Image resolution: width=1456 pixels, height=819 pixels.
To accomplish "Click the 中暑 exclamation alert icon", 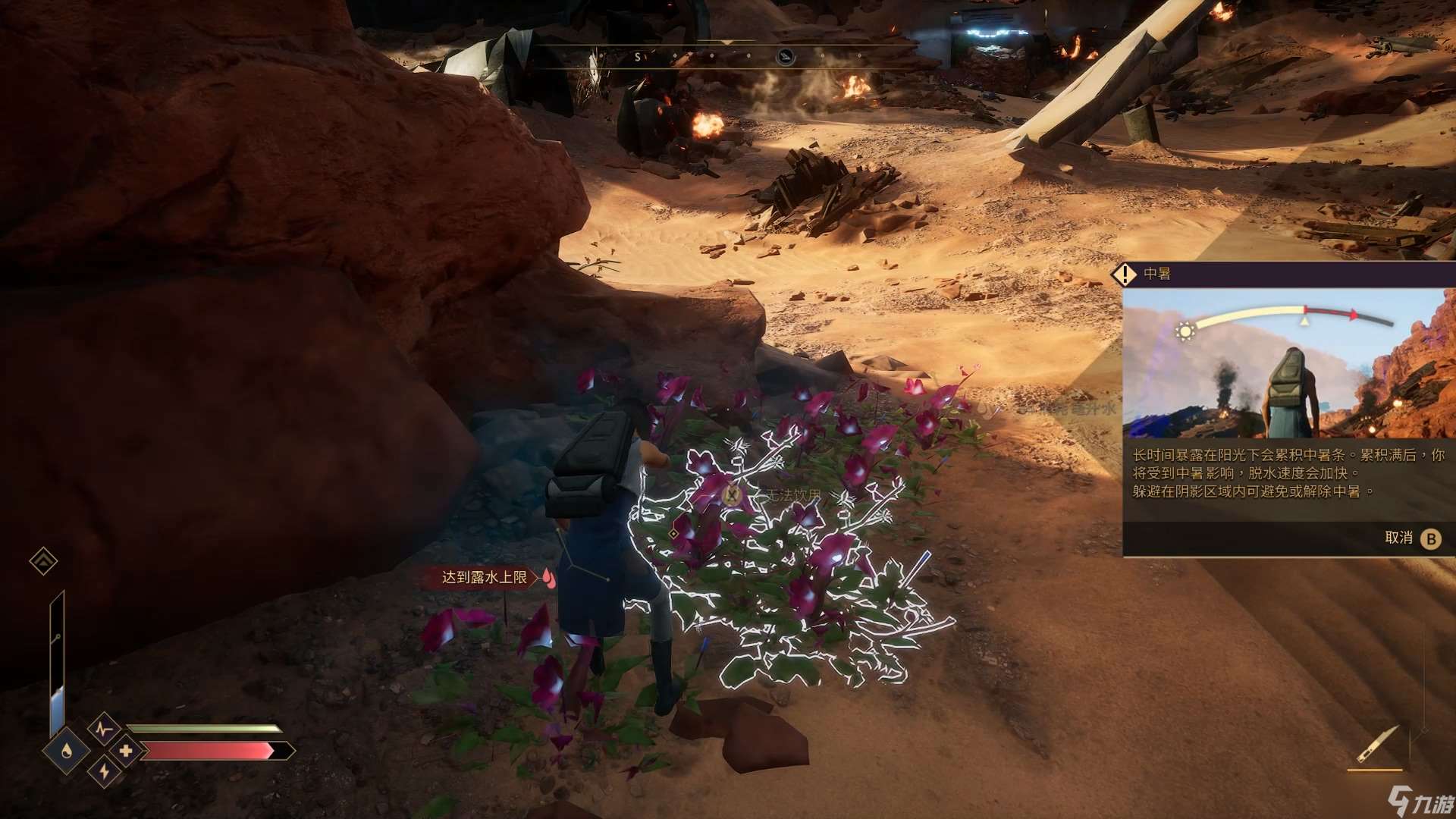I will (1124, 274).
